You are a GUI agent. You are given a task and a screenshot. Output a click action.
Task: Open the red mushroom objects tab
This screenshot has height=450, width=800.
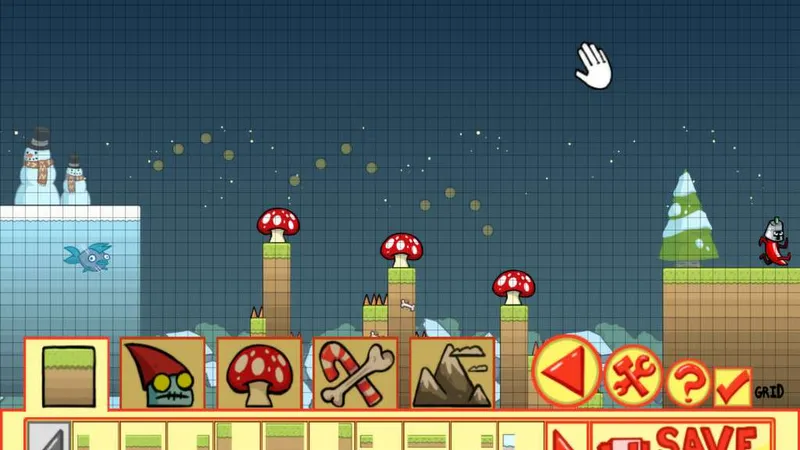(x=259, y=373)
